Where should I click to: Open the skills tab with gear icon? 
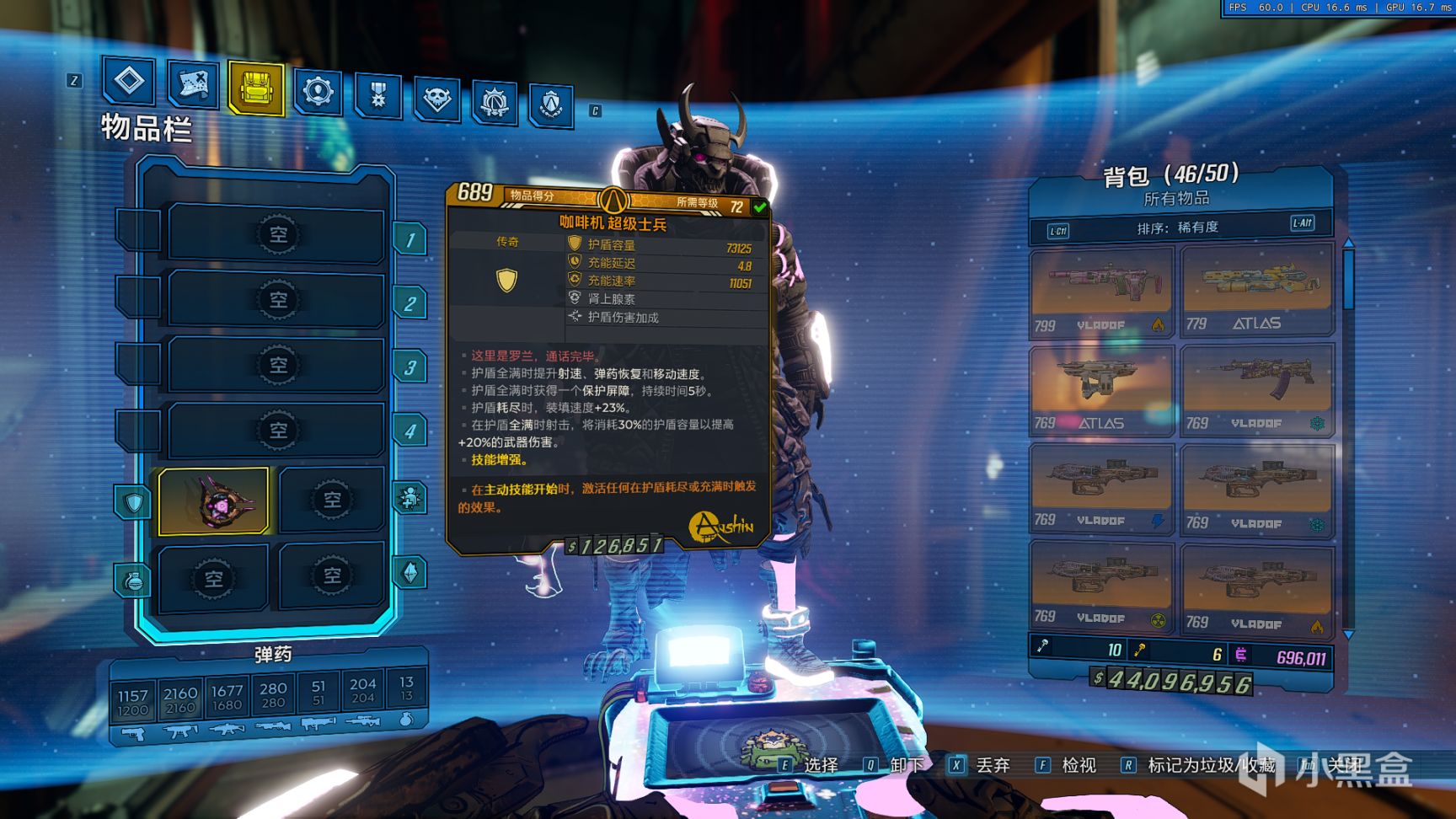318,91
